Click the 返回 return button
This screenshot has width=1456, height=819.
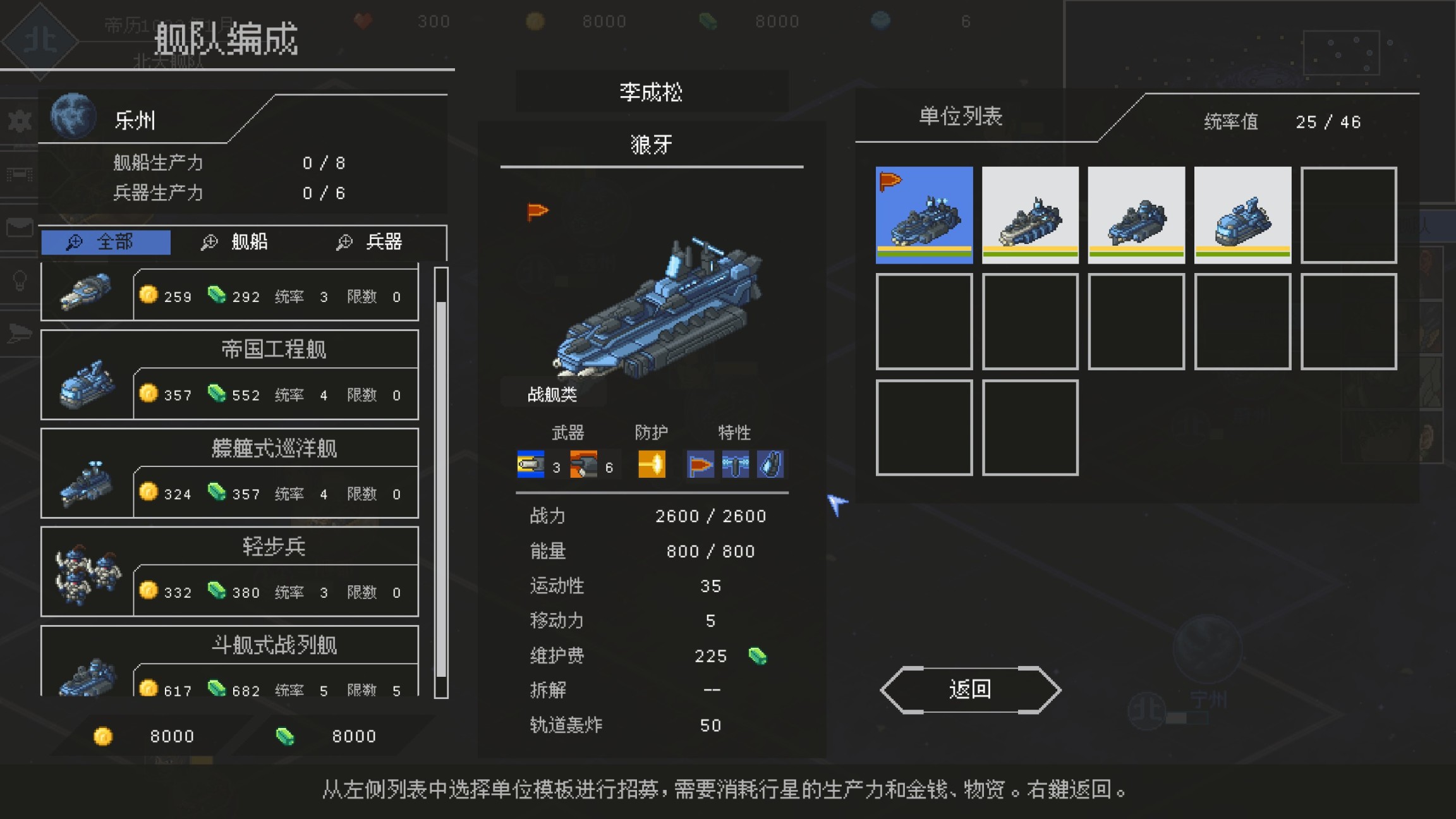click(971, 689)
